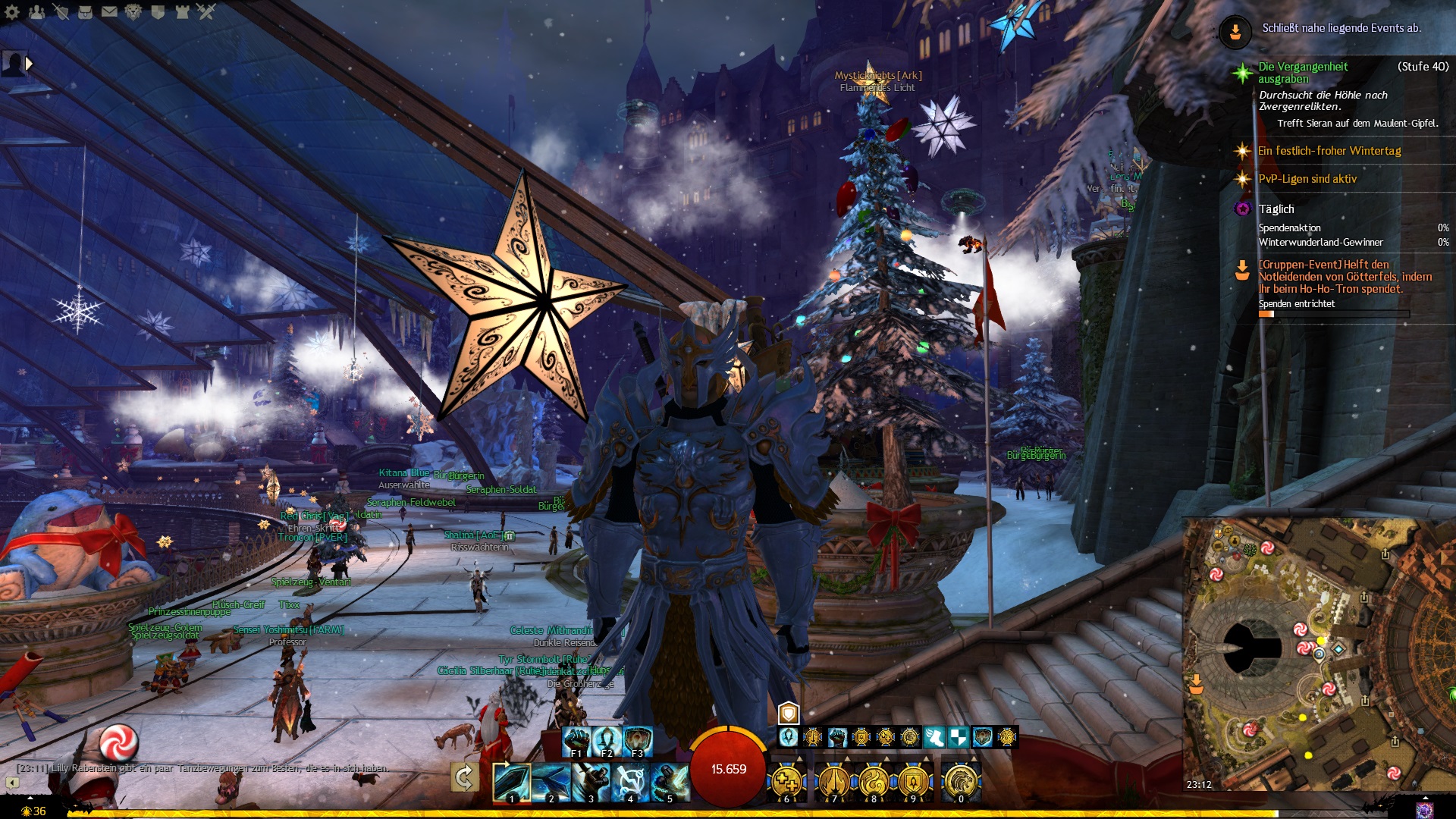Open the PvP crossed swords panel

tap(206, 11)
